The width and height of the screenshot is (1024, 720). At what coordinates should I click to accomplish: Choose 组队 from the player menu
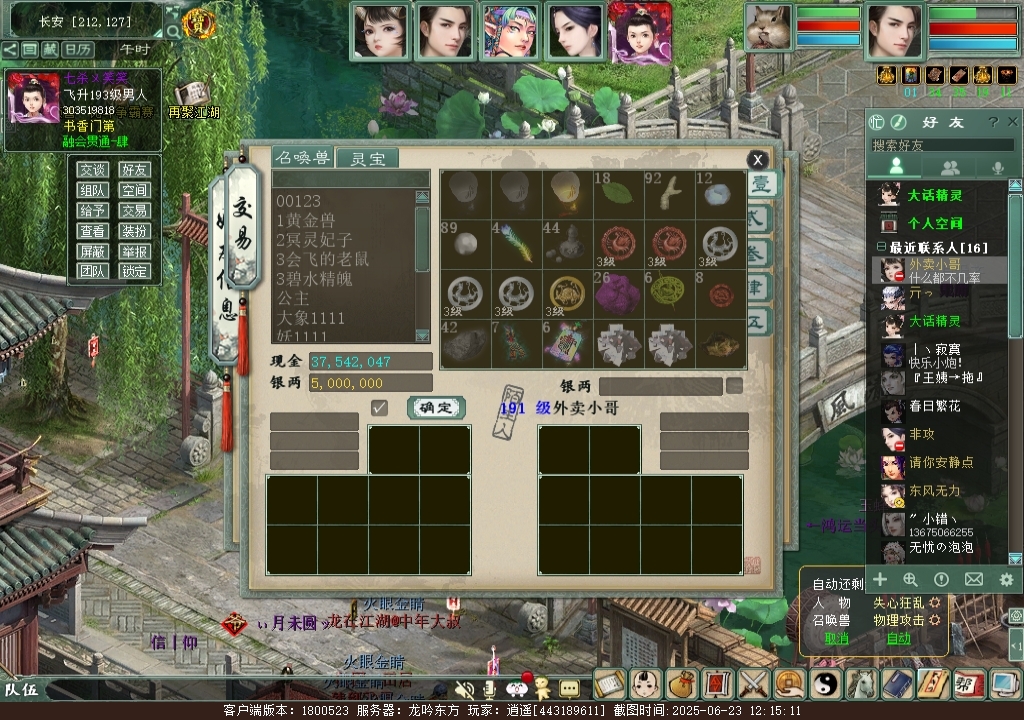click(93, 190)
